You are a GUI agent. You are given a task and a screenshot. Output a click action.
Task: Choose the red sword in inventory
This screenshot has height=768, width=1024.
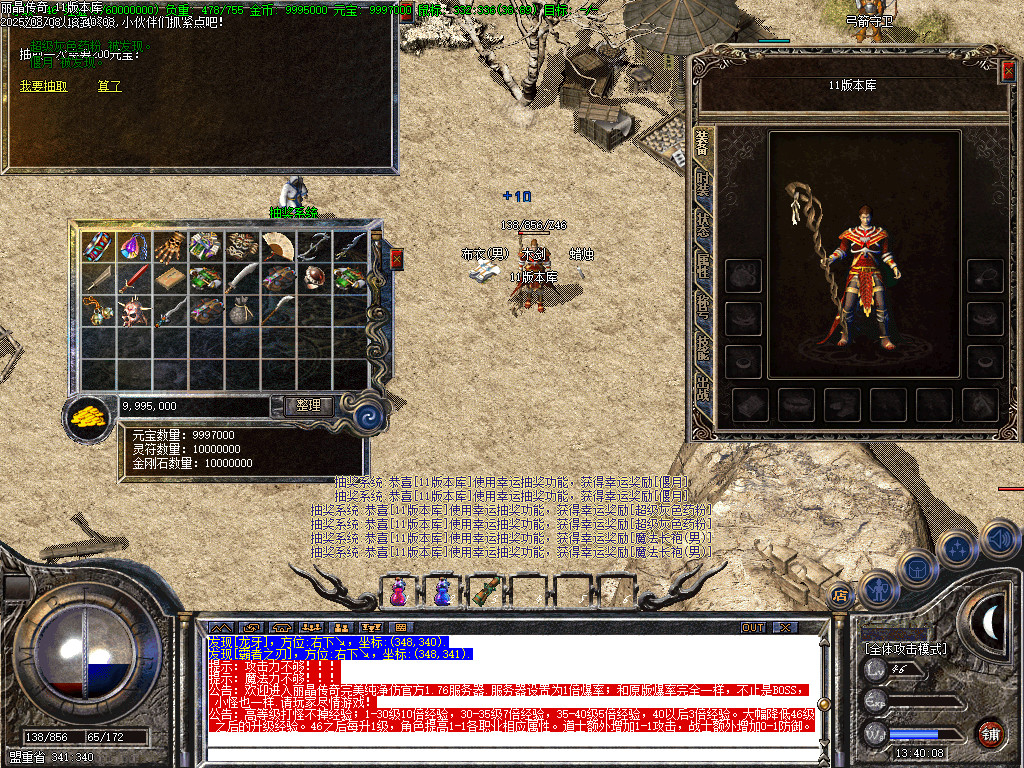click(x=134, y=278)
